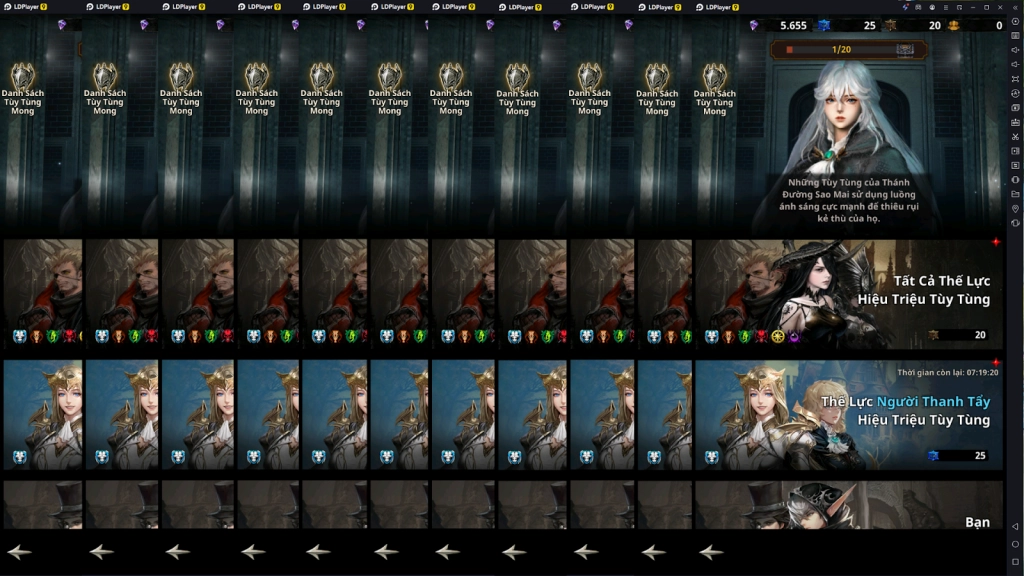Screen dimensions: 1024x576
Task: Click the scissors screenshot tool in LDPlayer sidebar
Action: [x=1015, y=136]
